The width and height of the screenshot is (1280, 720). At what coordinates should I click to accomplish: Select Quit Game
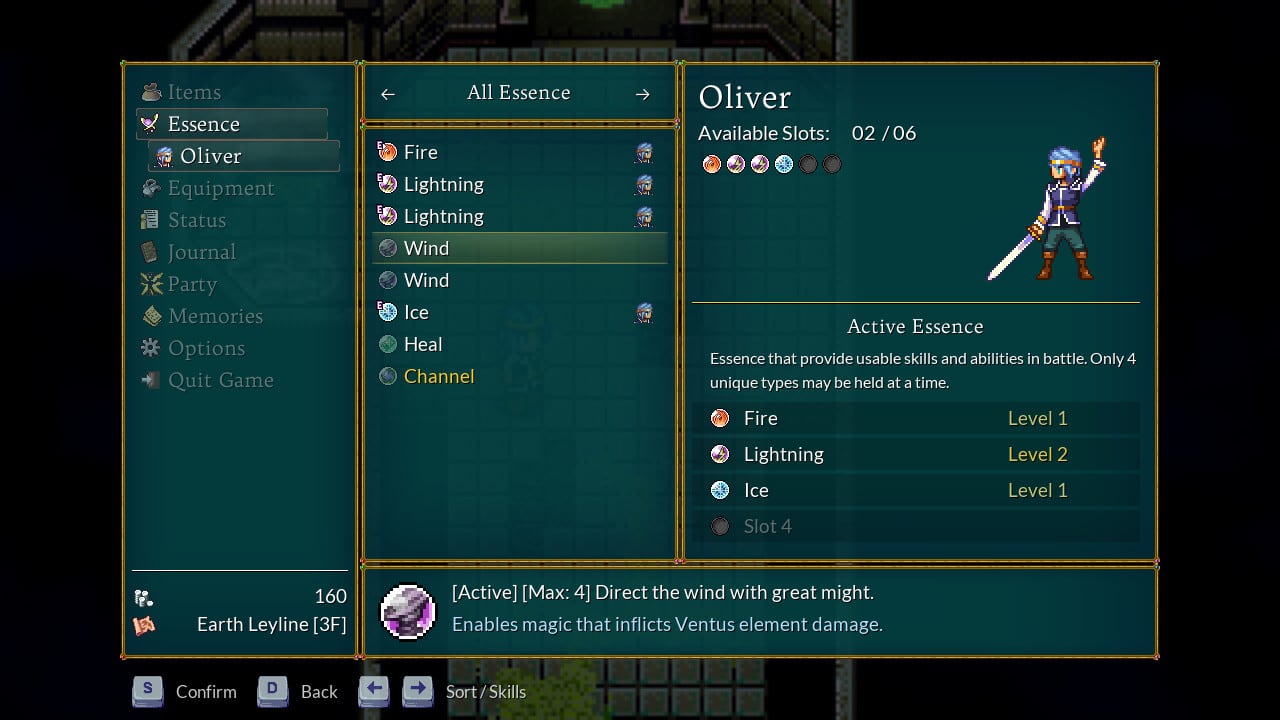coord(220,380)
